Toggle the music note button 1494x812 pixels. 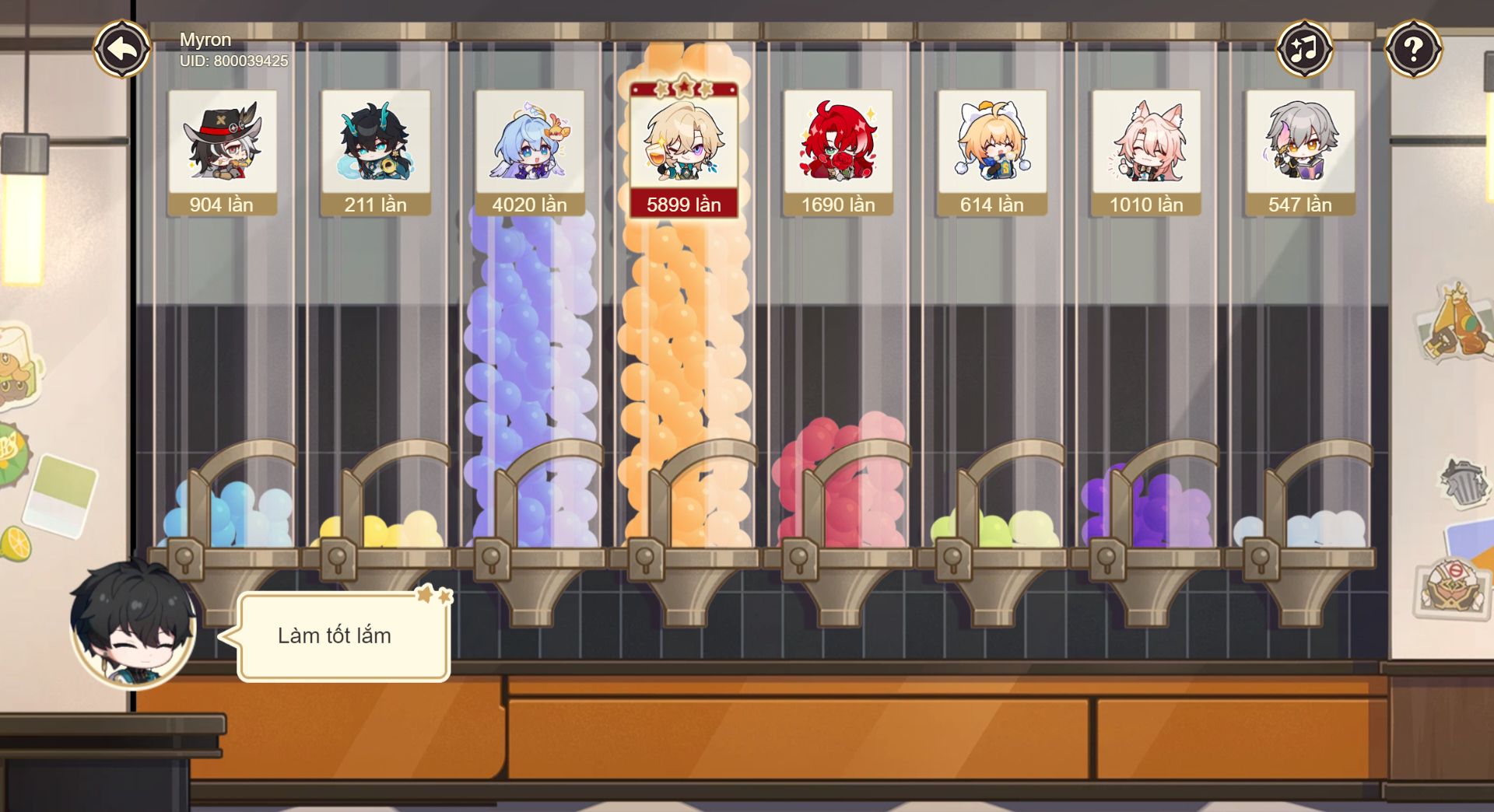[1304, 49]
